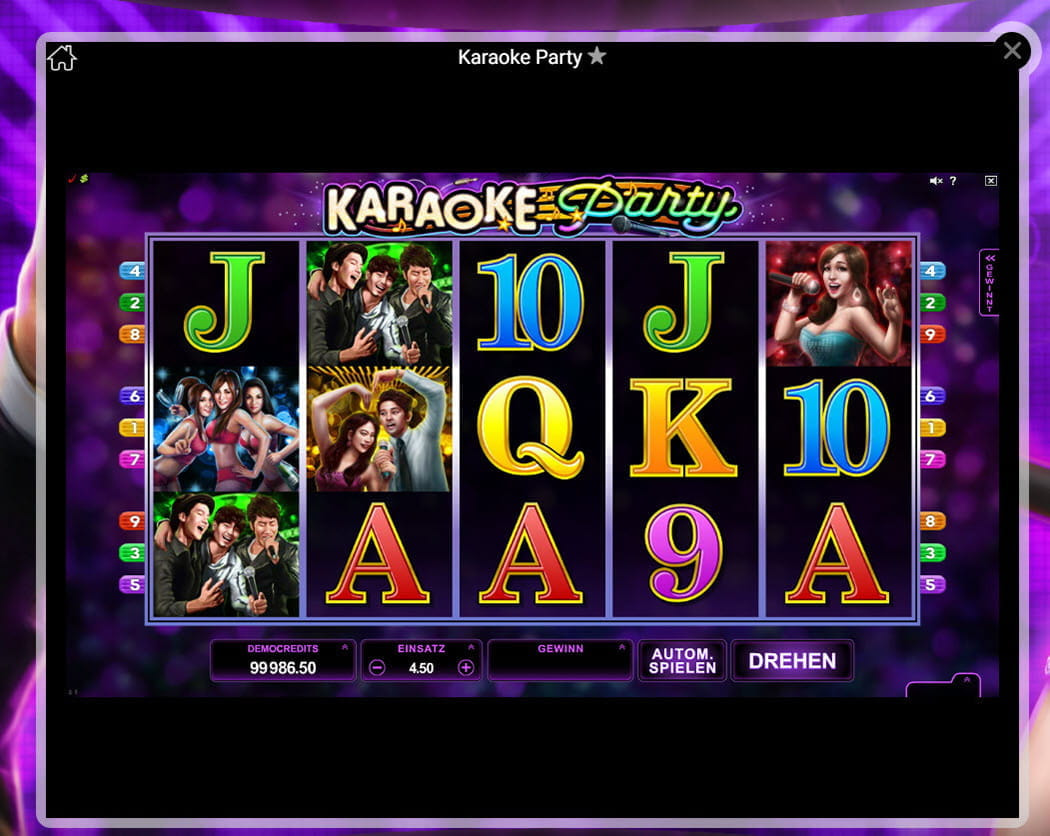Expand the Gewinn win panel

click(621, 648)
